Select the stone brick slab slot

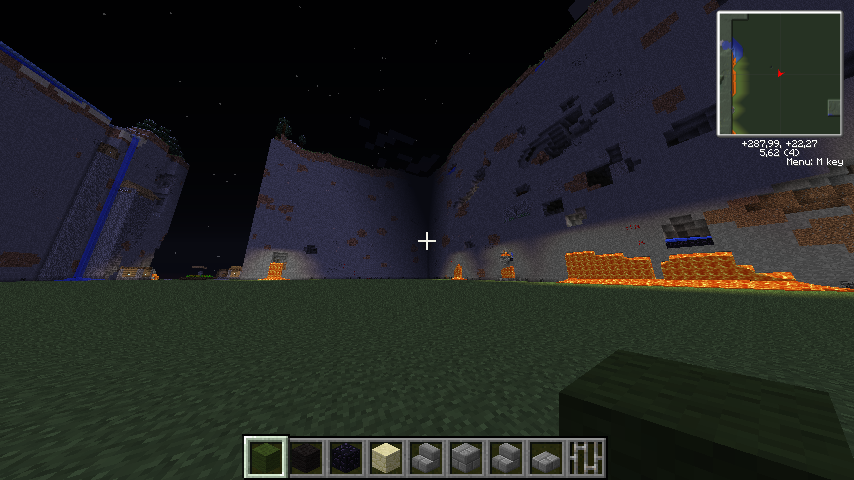click(546, 457)
